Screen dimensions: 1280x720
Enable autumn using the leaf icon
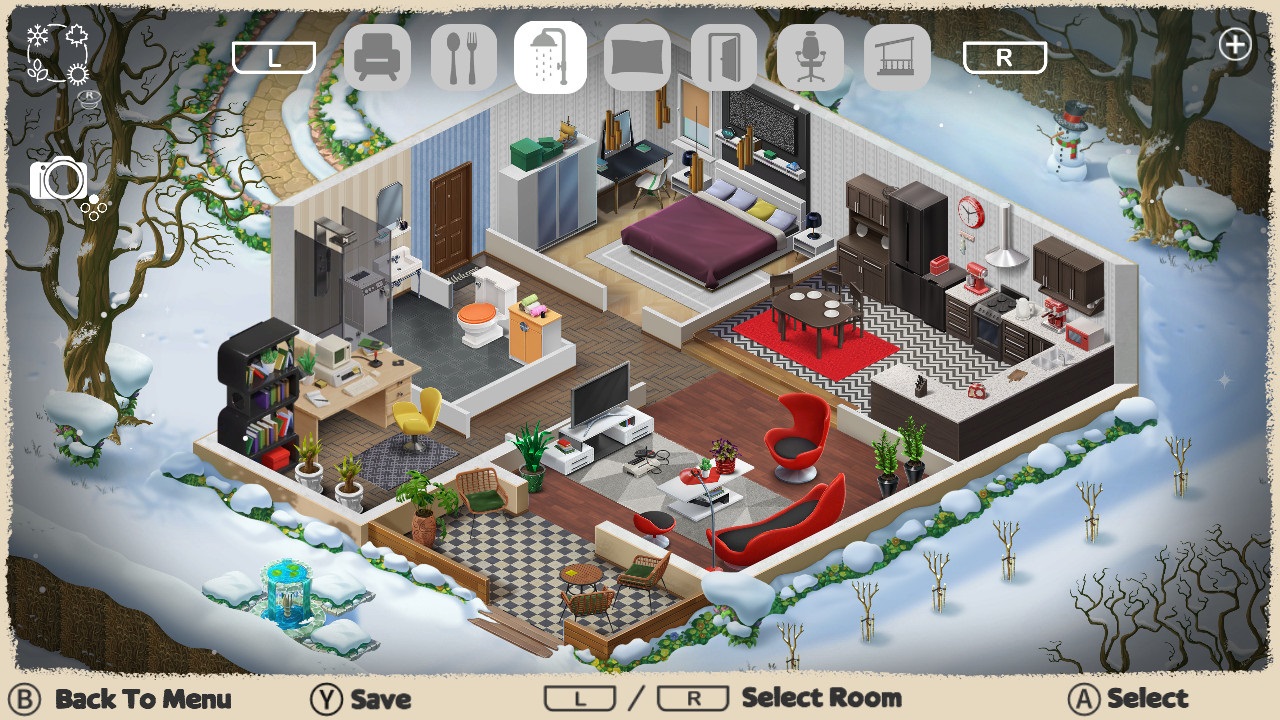[77, 35]
